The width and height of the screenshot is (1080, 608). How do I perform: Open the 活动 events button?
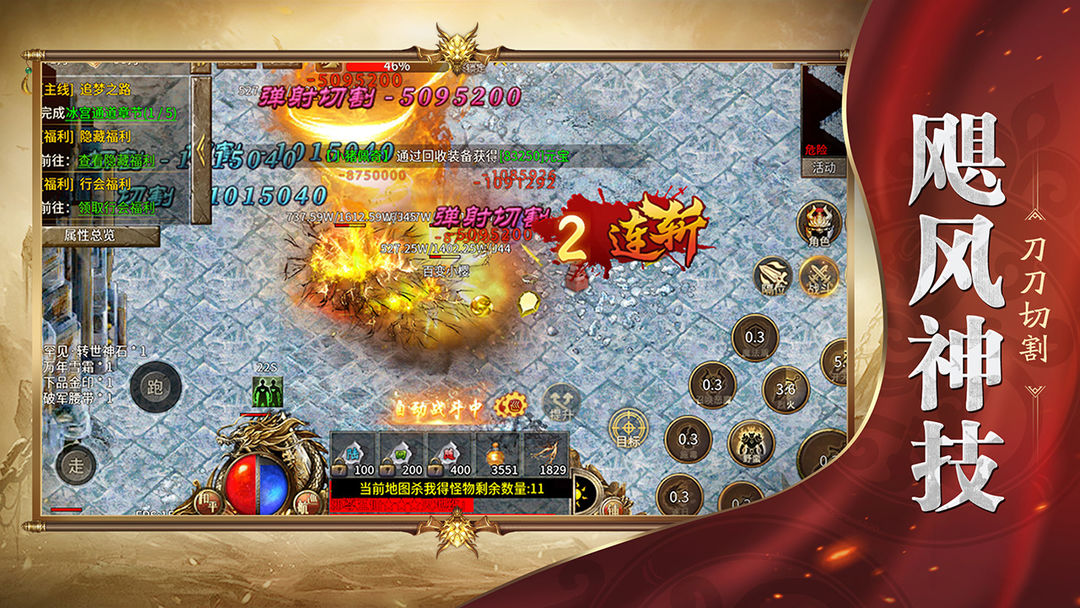pos(823,168)
